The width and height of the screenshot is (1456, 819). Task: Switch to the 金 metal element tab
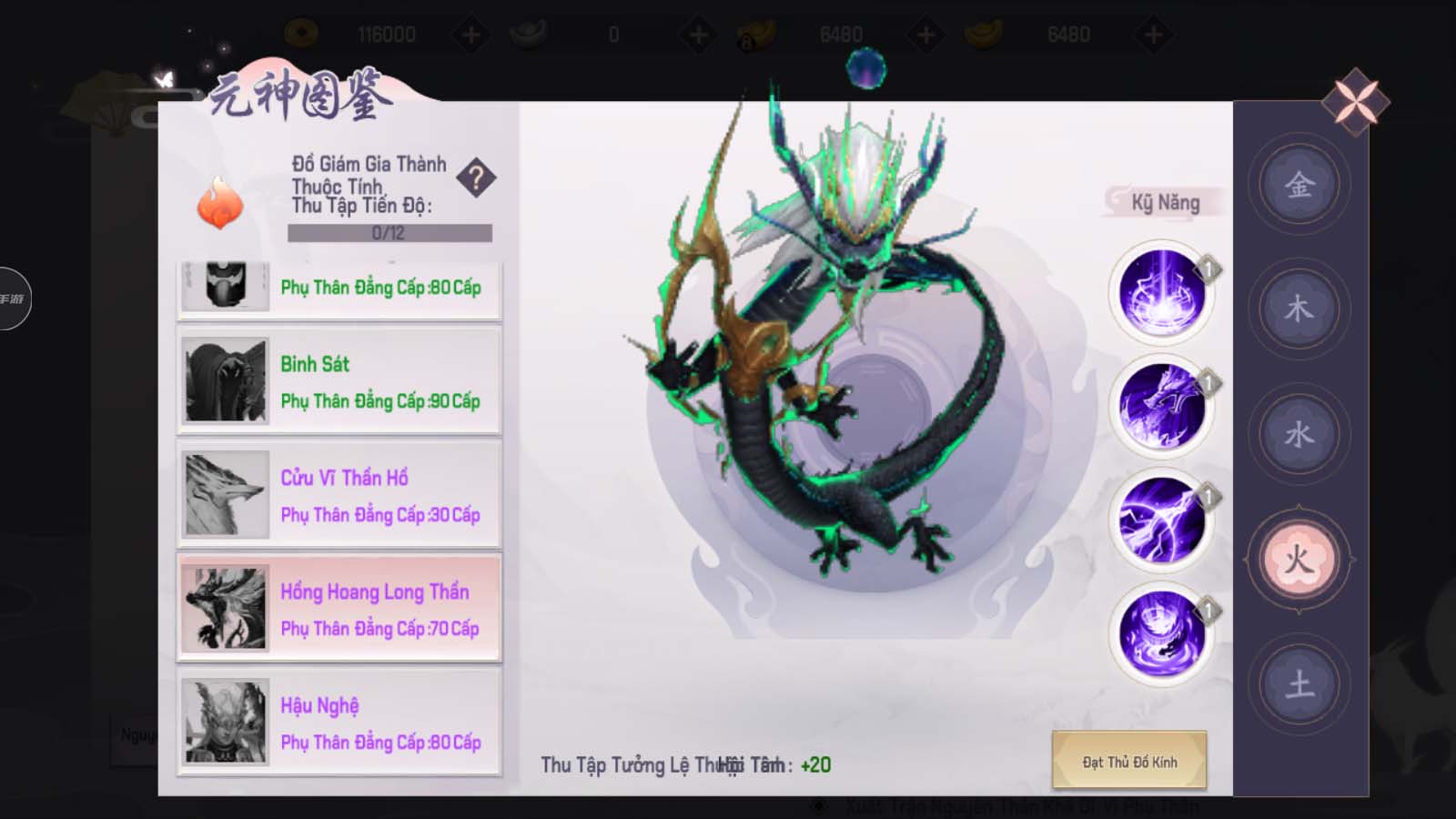(x=1299, y=186)
